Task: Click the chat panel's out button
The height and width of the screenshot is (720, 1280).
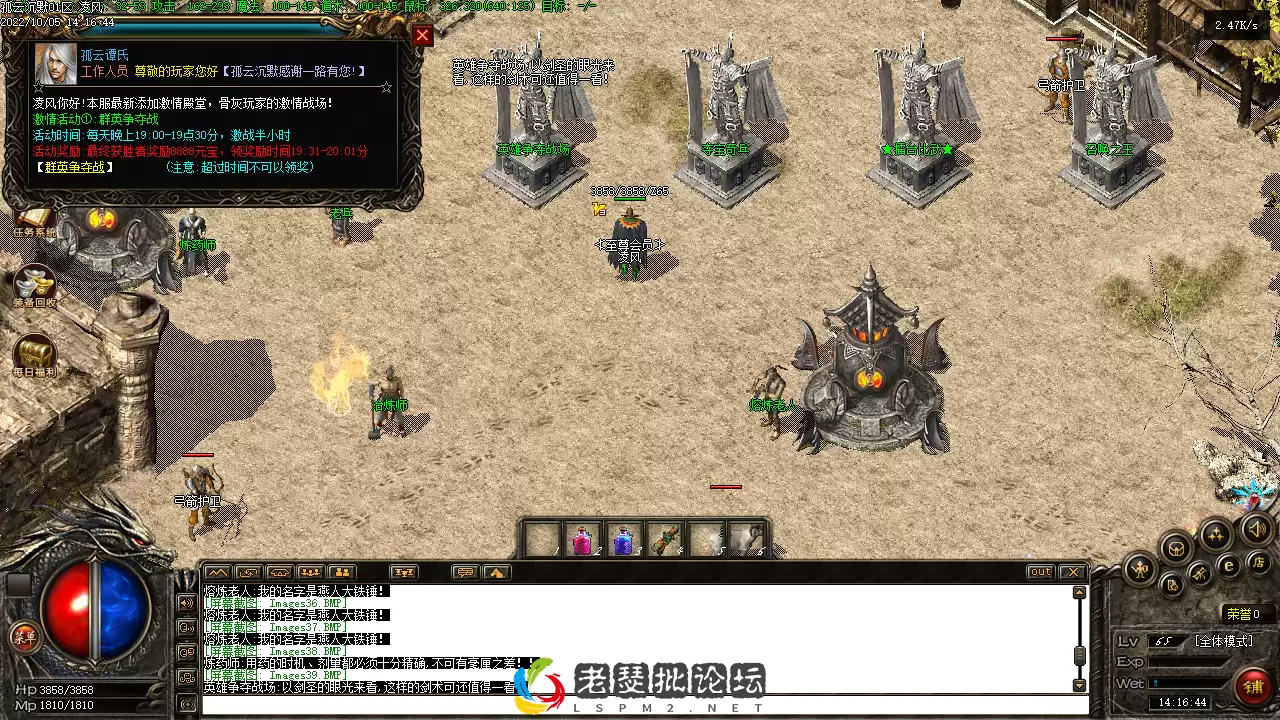Action: 1040,572
